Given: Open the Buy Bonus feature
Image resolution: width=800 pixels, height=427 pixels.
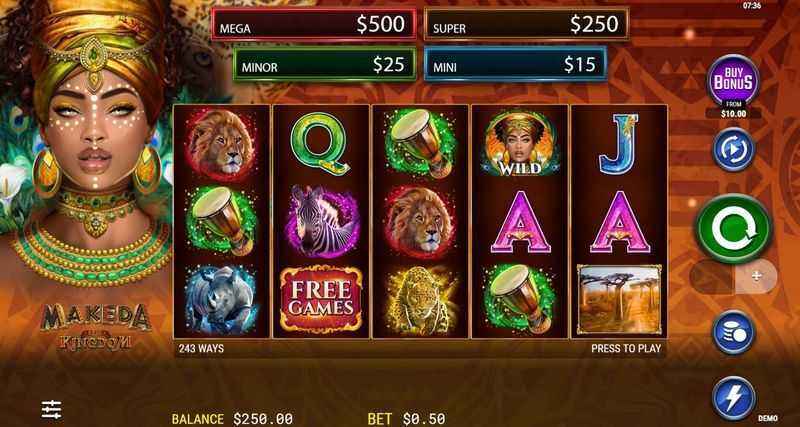Looking at the screenshot, I should click(733, 82).
